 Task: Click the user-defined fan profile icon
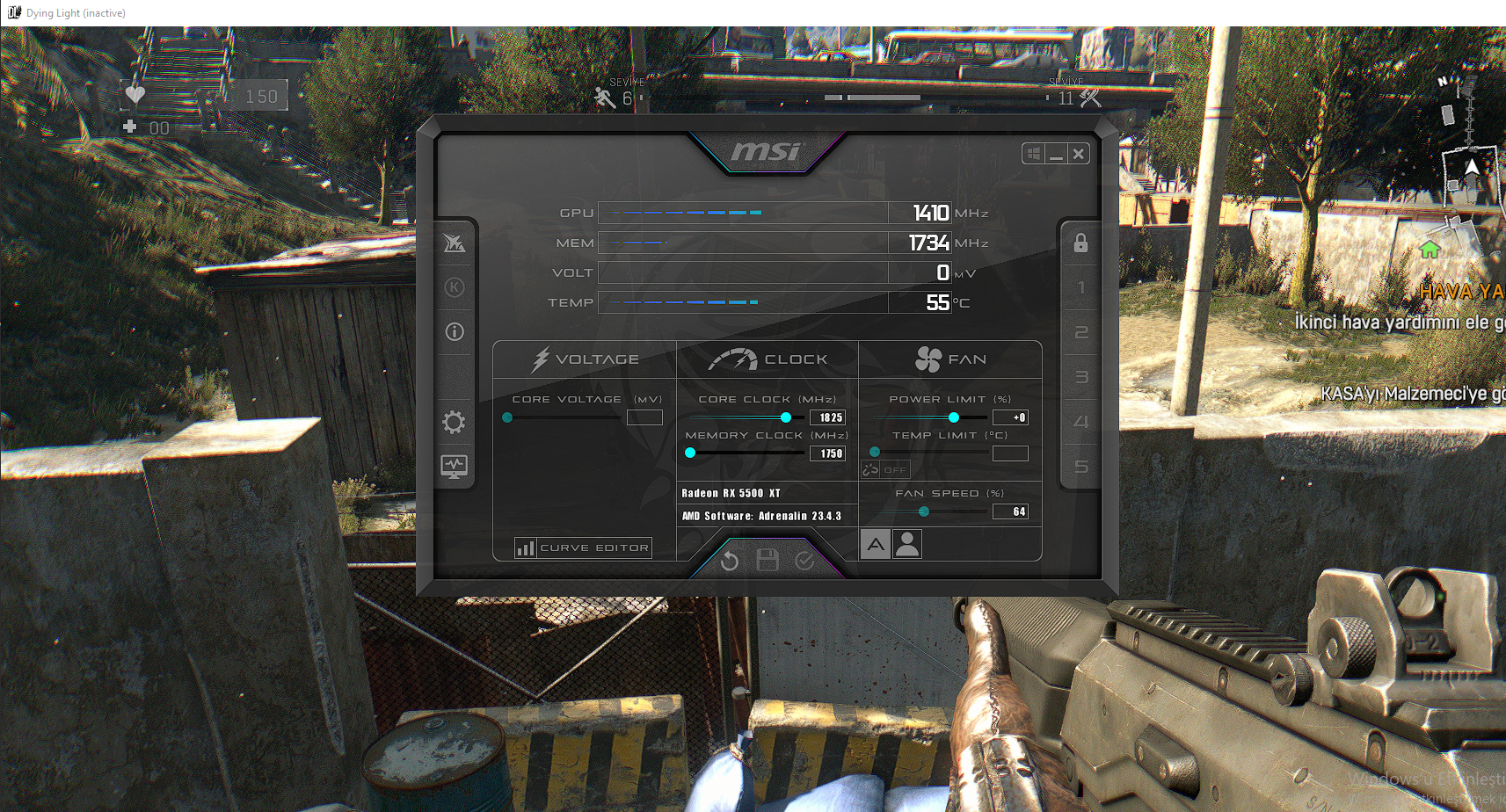click(x=907, y=545)
